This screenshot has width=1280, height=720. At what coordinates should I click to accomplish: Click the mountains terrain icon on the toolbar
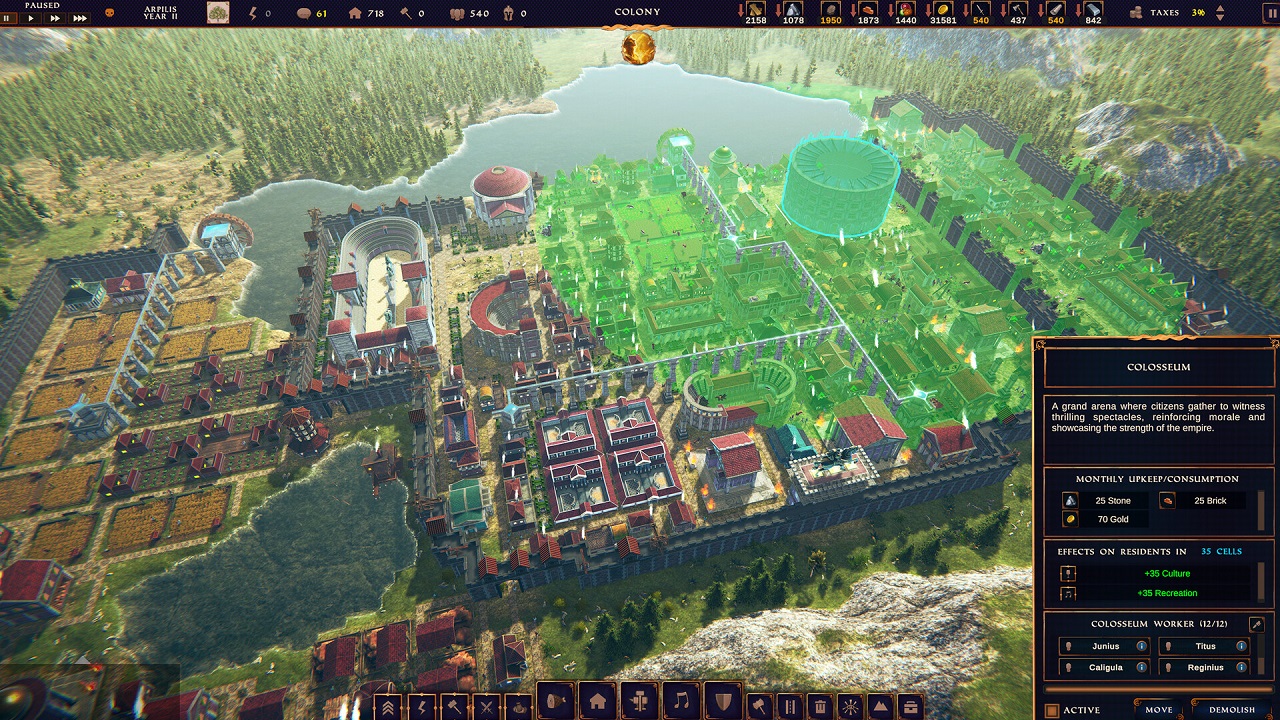[879, 706]
